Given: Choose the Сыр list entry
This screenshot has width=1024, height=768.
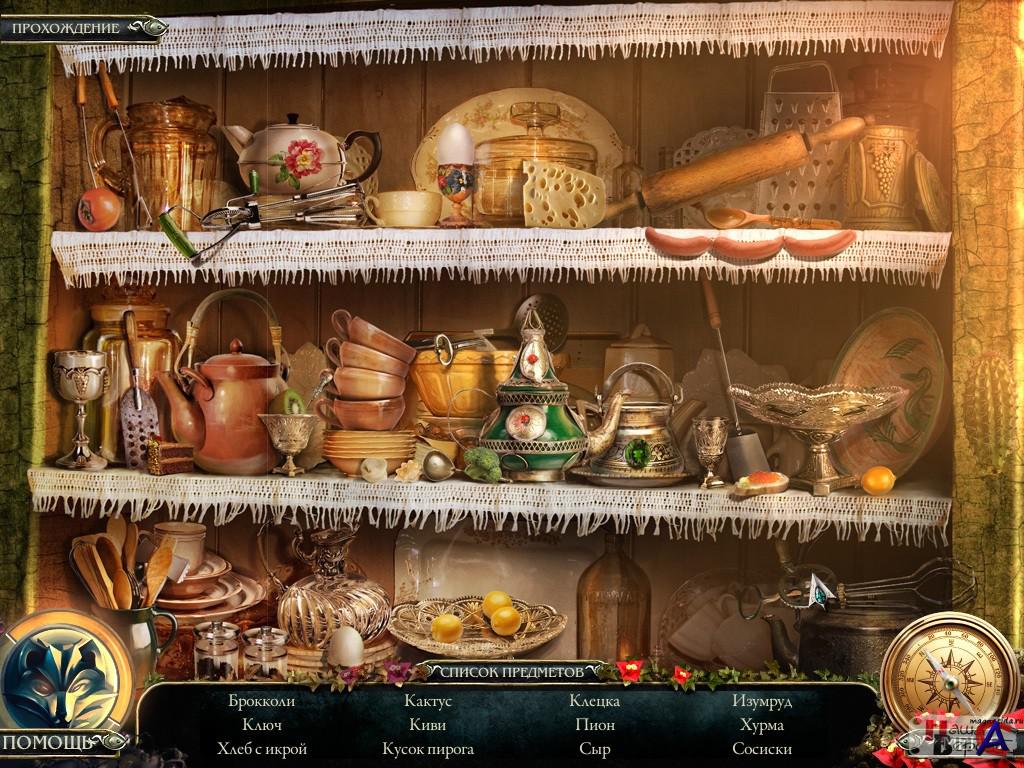Looking at the screenshot, I should pos(595,749).
